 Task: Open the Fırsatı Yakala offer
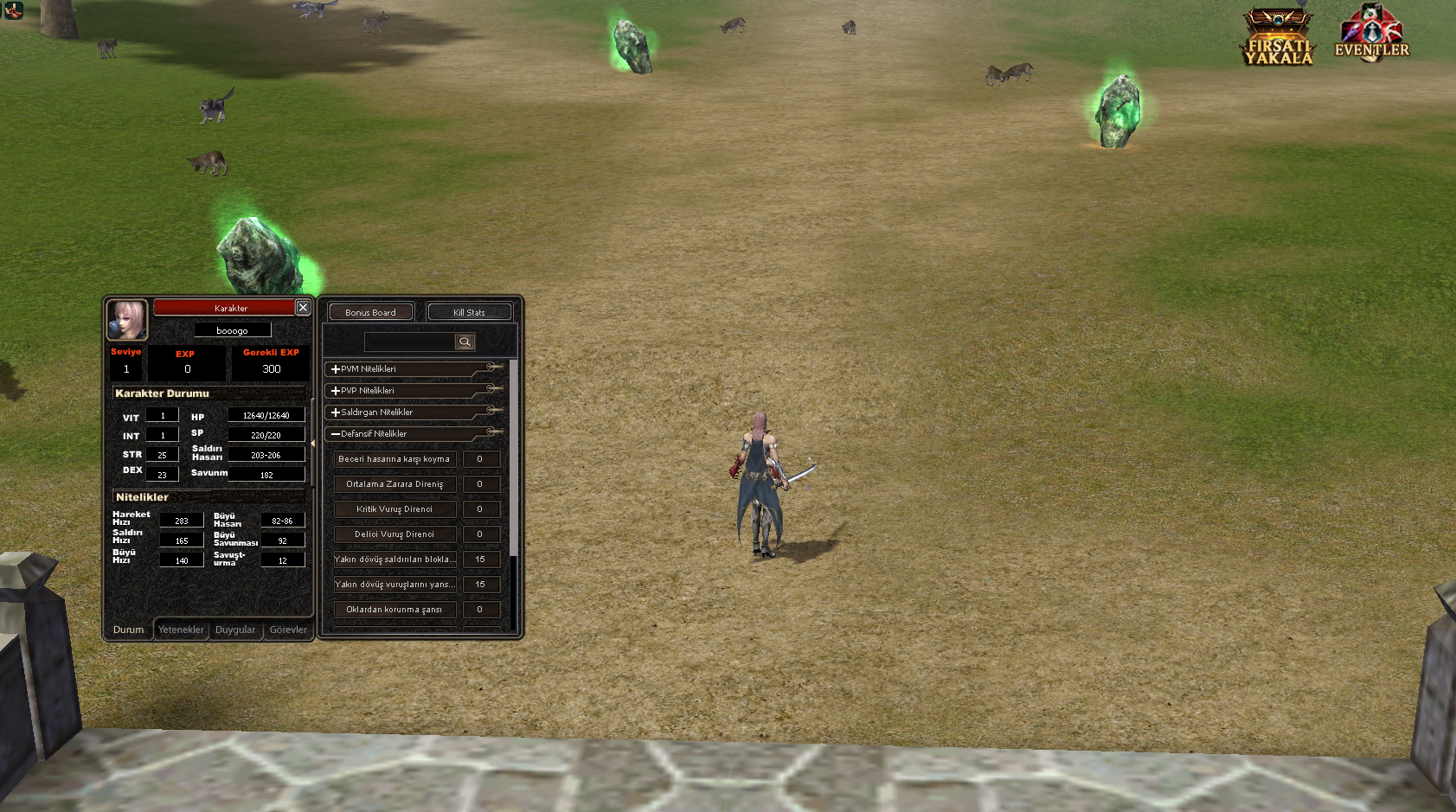[x=1278, y=38]
